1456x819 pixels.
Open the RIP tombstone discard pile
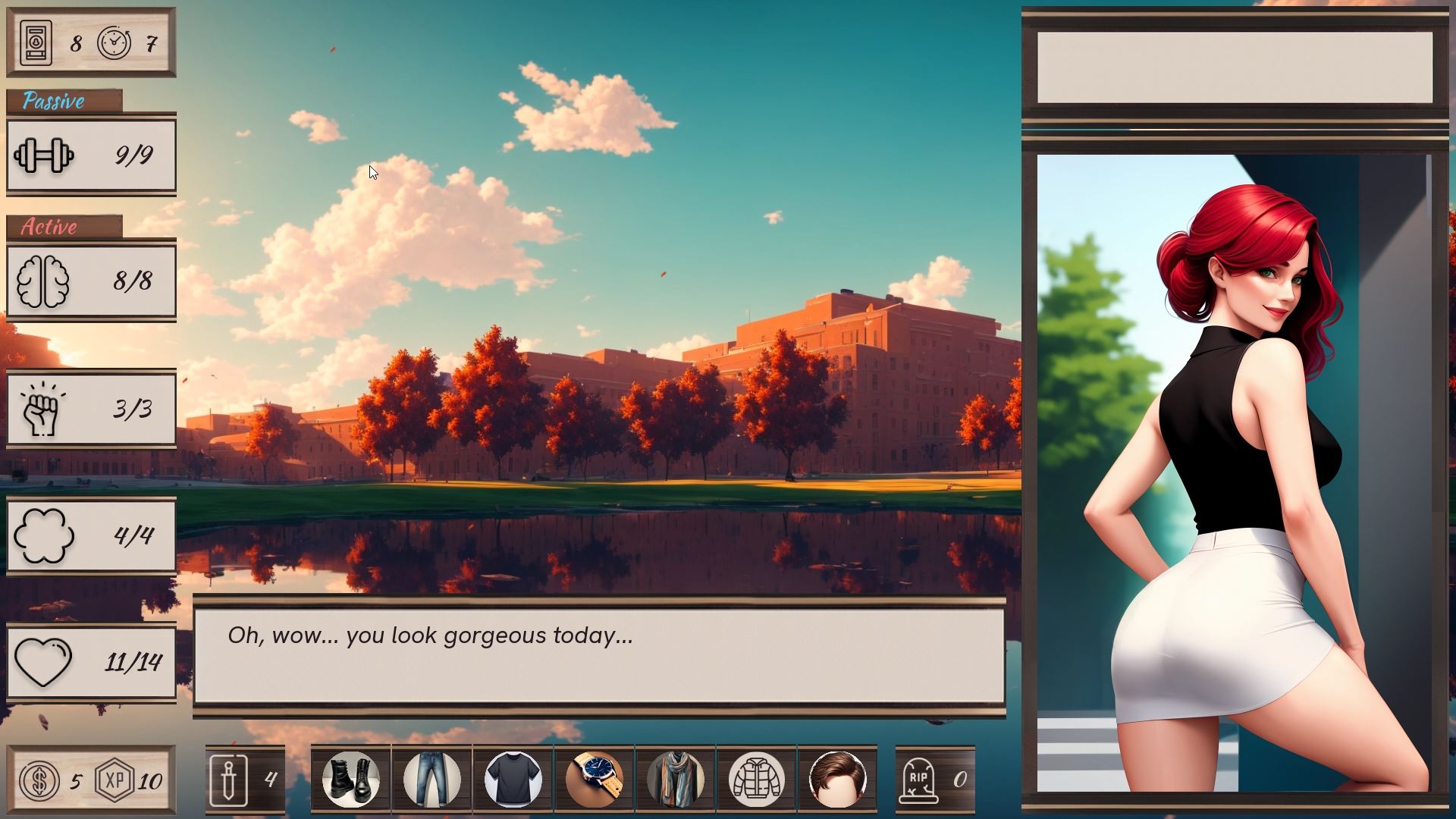pyautogui.click(x=934, y=780)
